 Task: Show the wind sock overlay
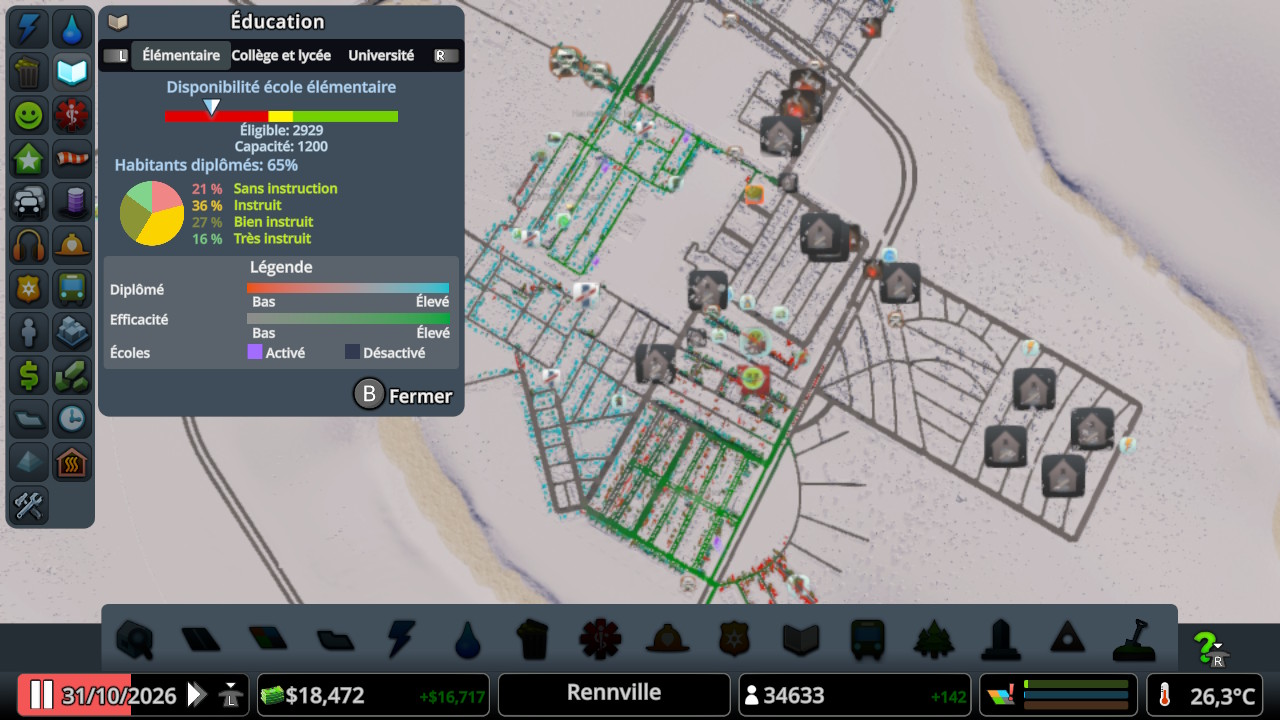(x=71, y=158)
